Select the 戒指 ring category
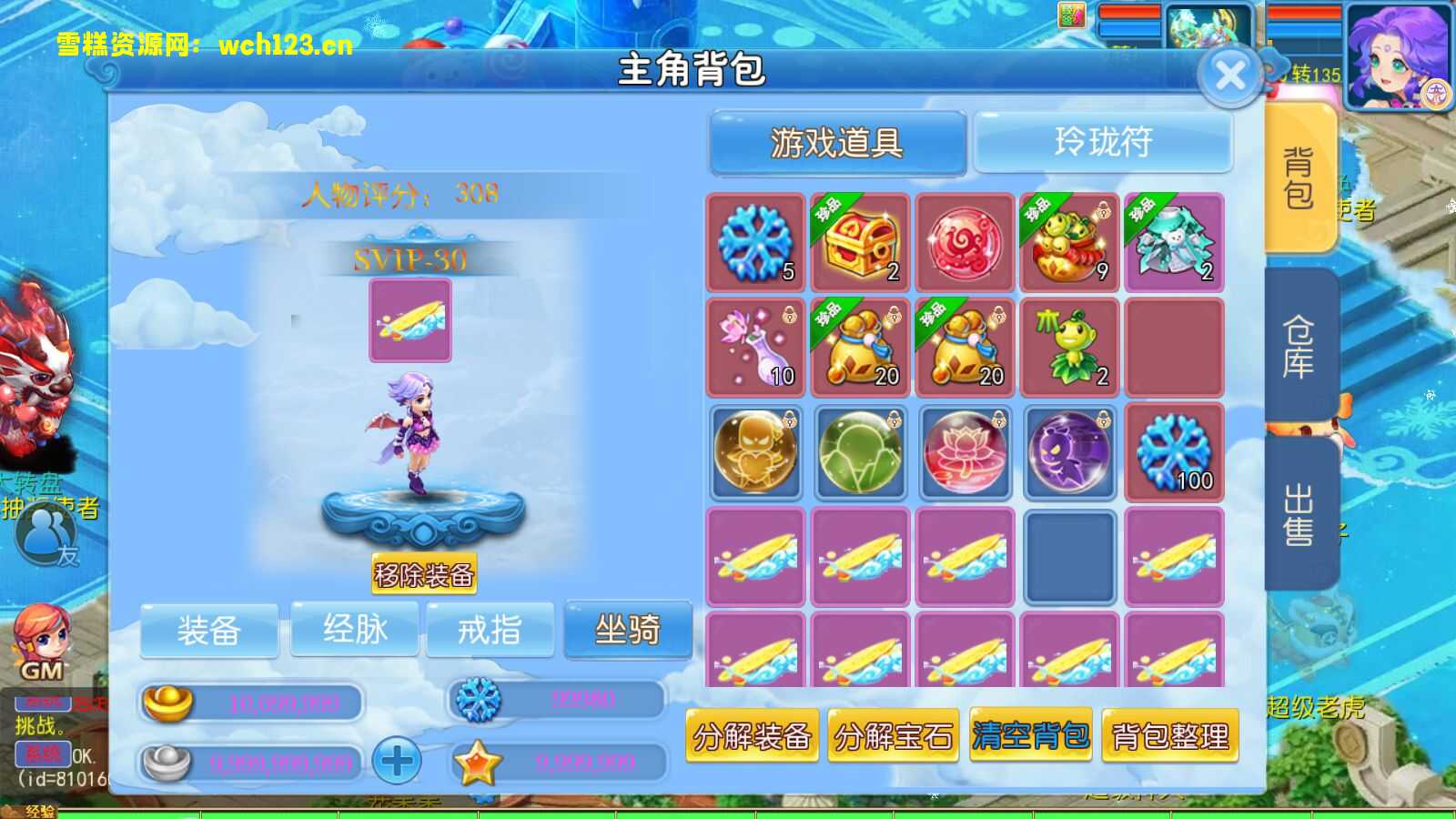 click(491, 630)
